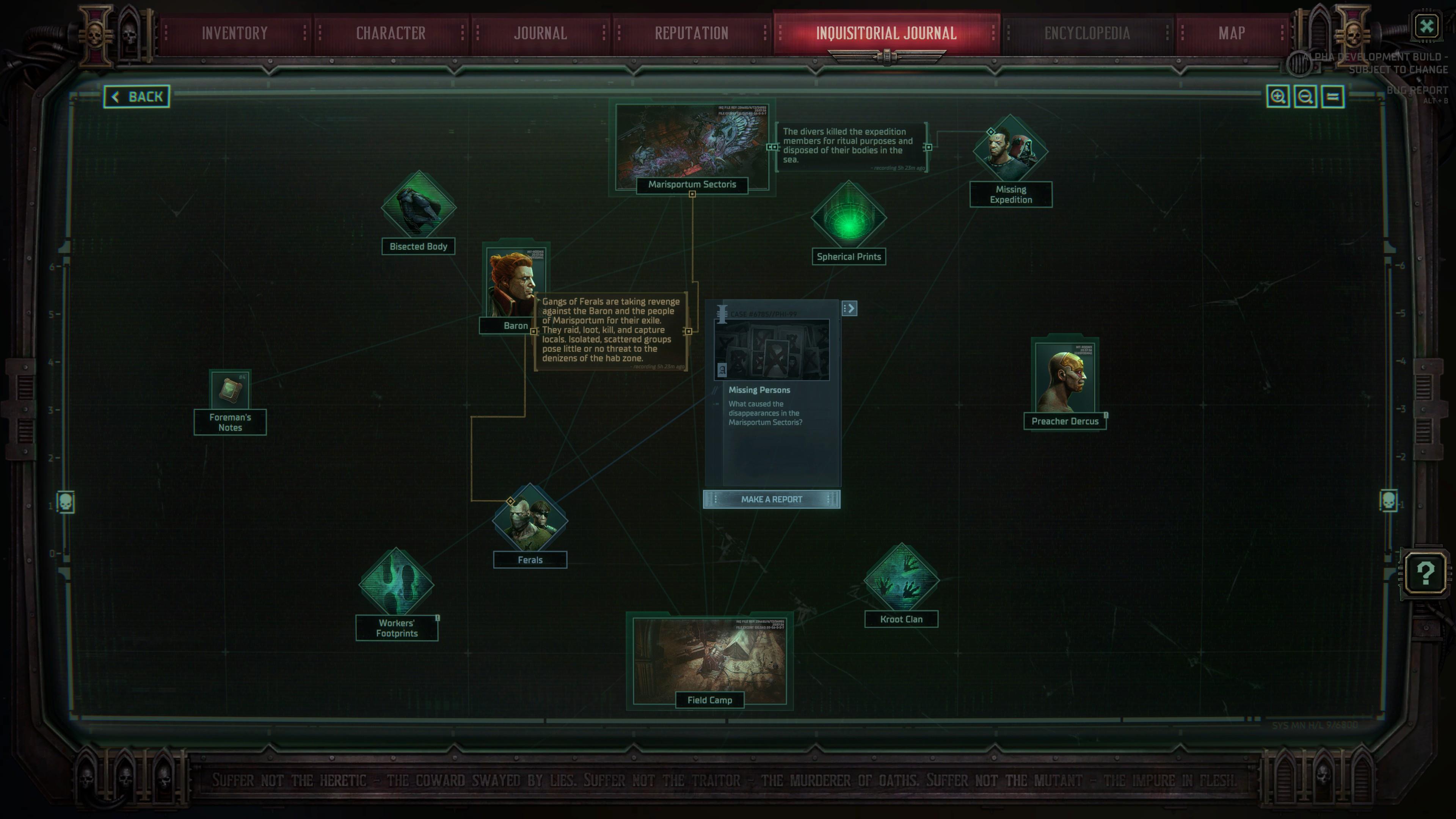The height and width of the screenshot is (819, 1456).
Task: Click the Back button
Action: (137, 96)
